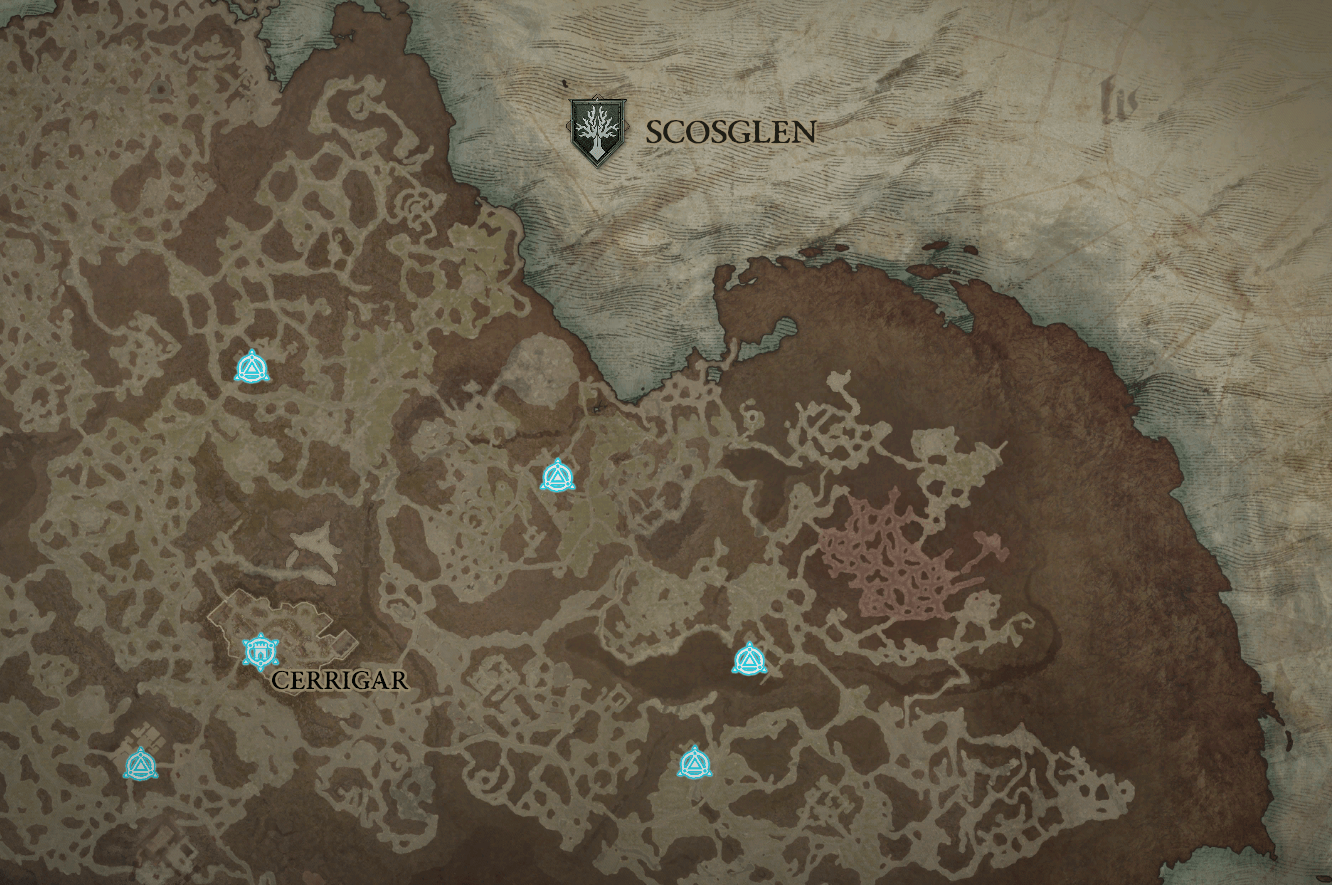1332x885 pixels.
Task: Choose the waypoint nearest the red-tinted zone
Action: 749,659
